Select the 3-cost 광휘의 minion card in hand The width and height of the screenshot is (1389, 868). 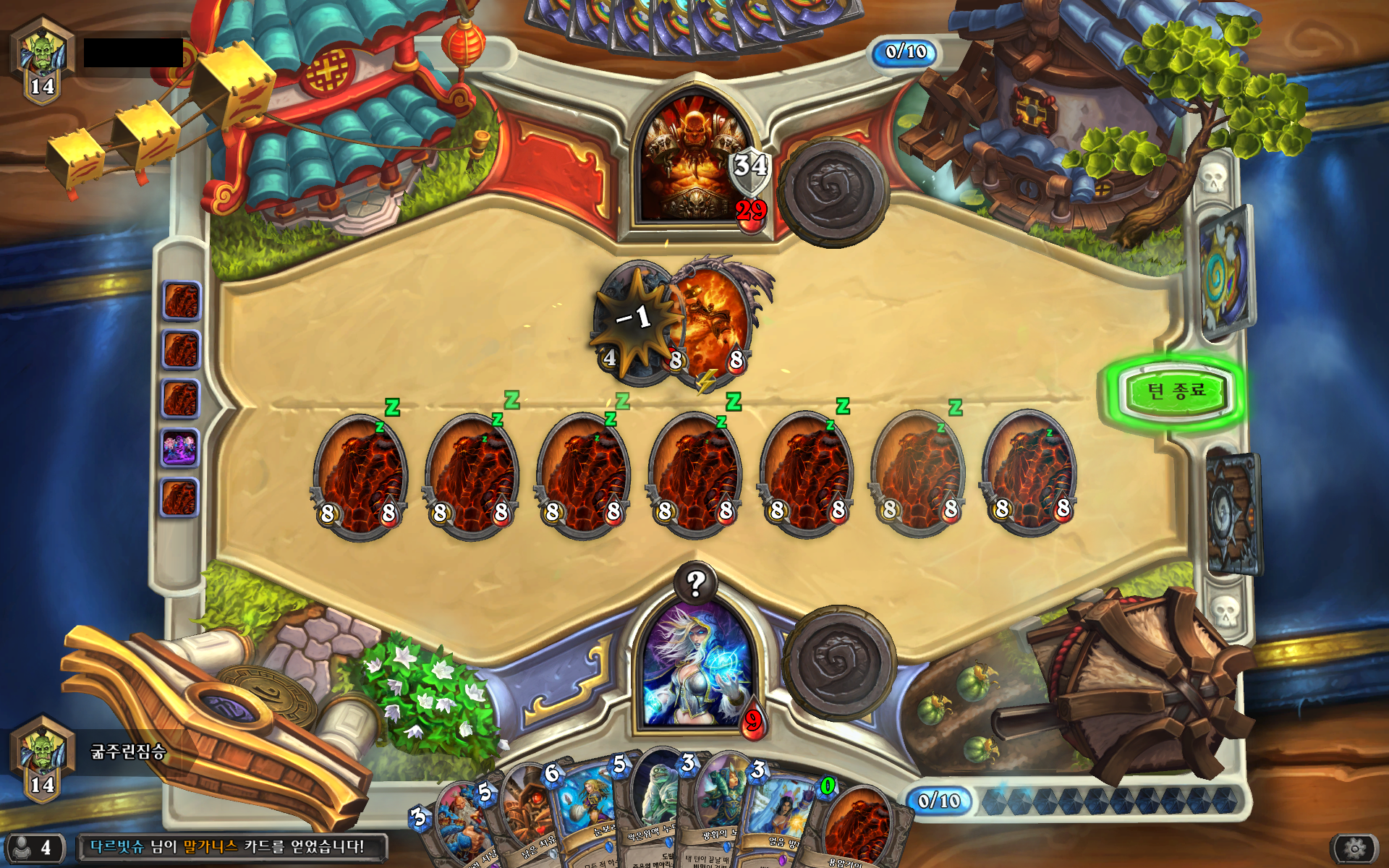click(x=716, y=810)
